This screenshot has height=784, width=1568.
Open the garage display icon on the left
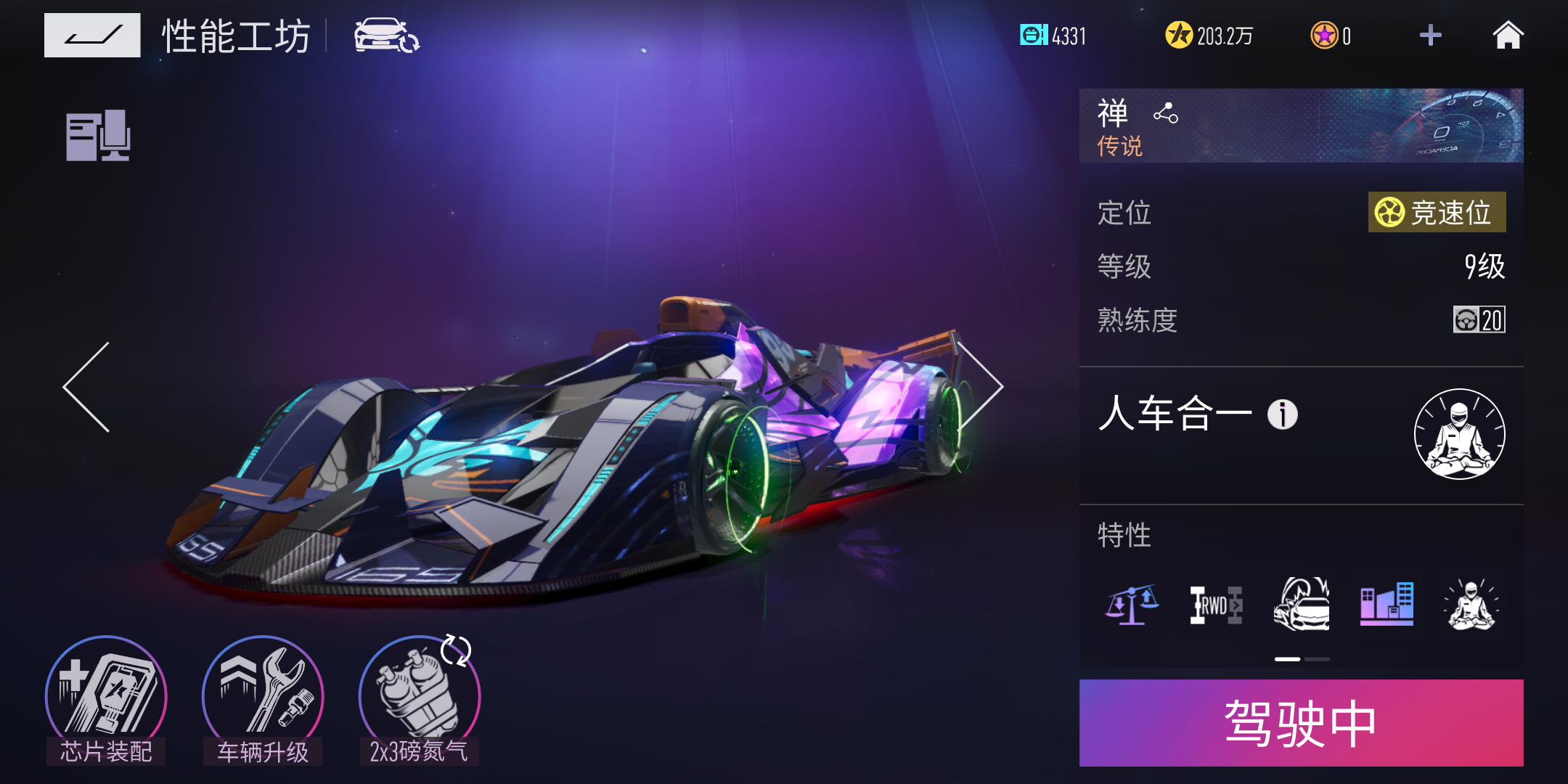tap(98, 136)
